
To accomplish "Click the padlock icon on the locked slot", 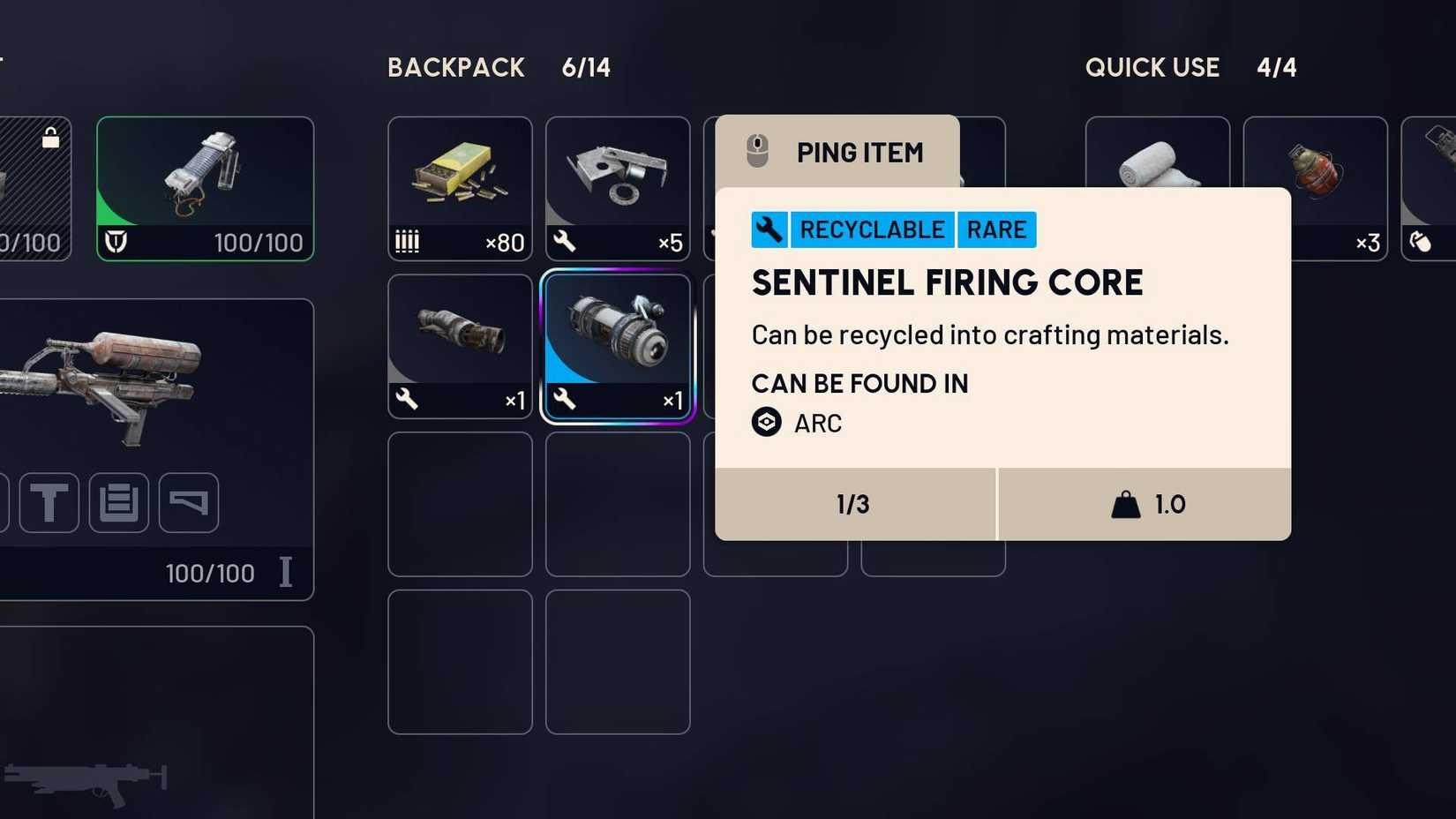I will pyautogui.click(x=52, y=137).
